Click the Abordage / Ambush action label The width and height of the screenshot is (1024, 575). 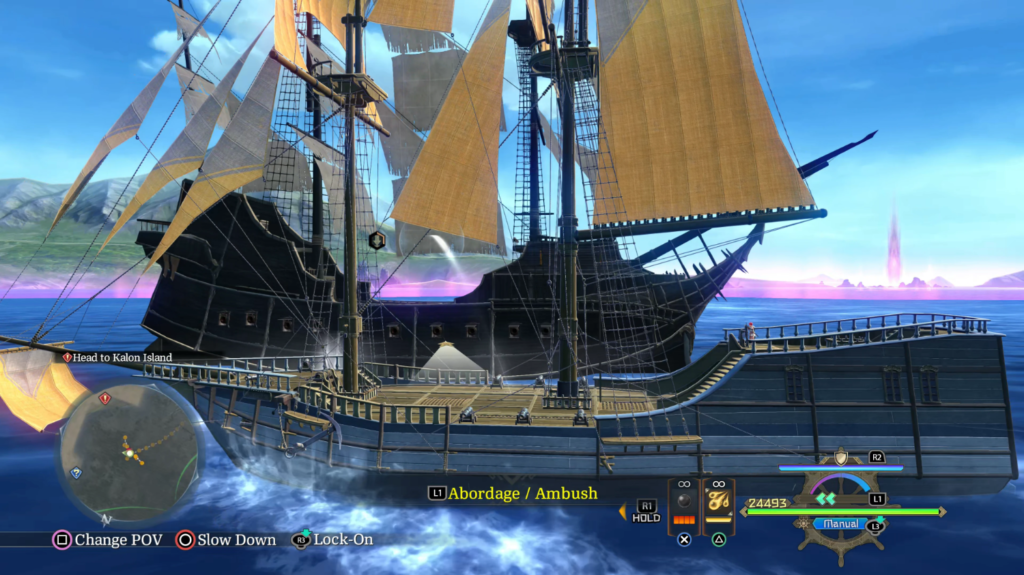tap(522, 493)
